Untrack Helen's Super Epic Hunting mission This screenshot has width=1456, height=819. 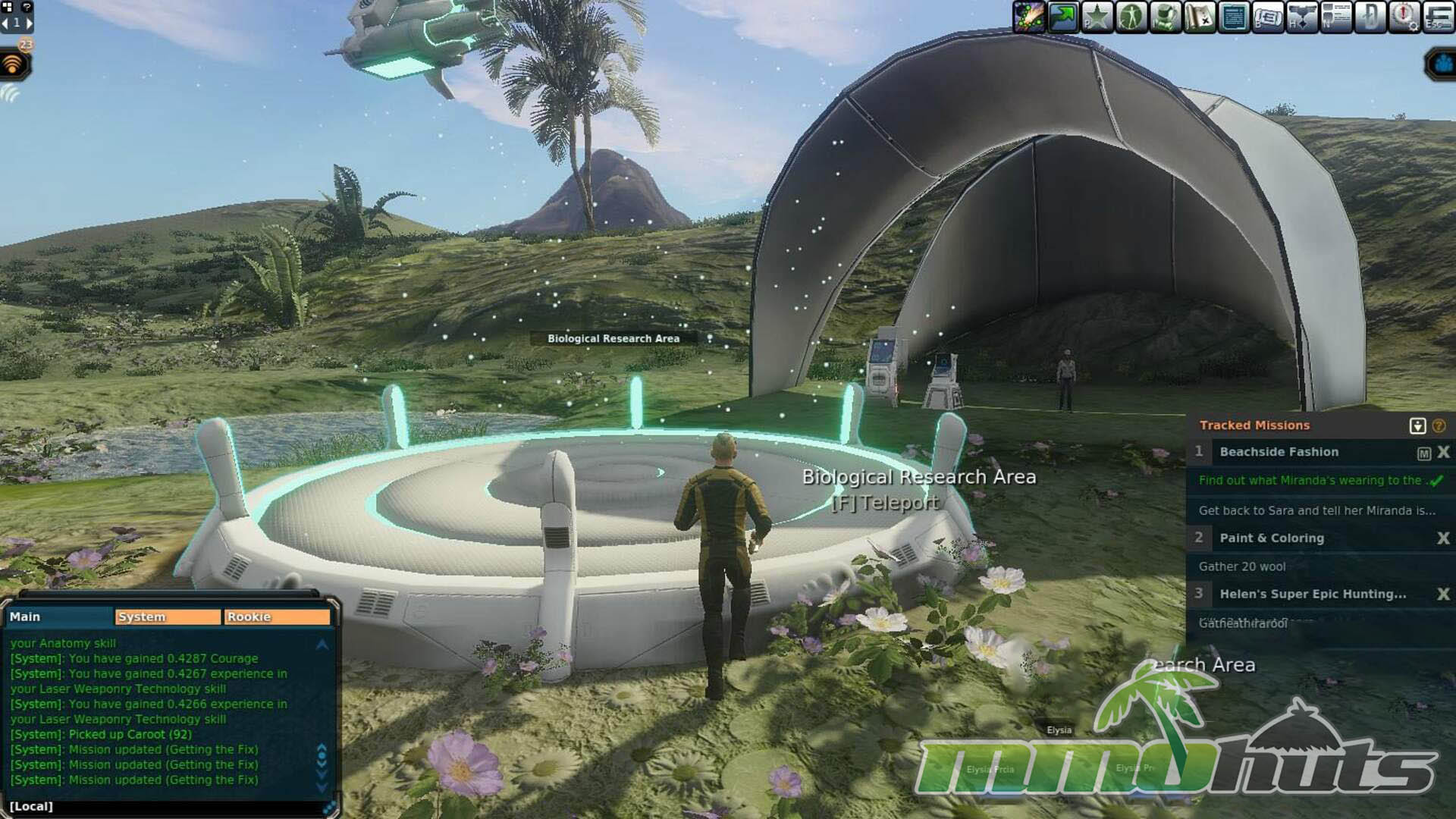click(x=1443, y=595)
